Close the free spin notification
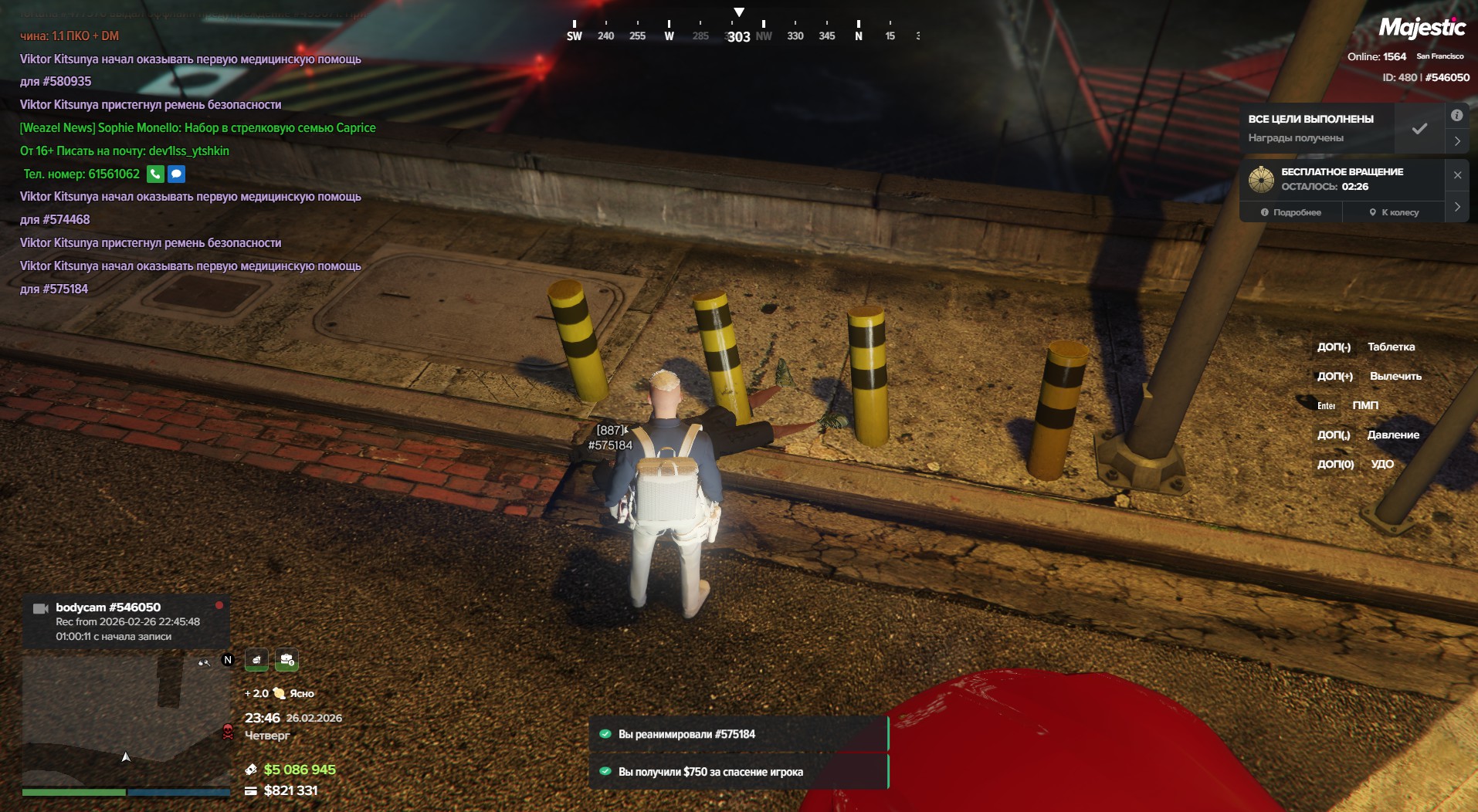1478x812 pixels. tap(1457, 175)
